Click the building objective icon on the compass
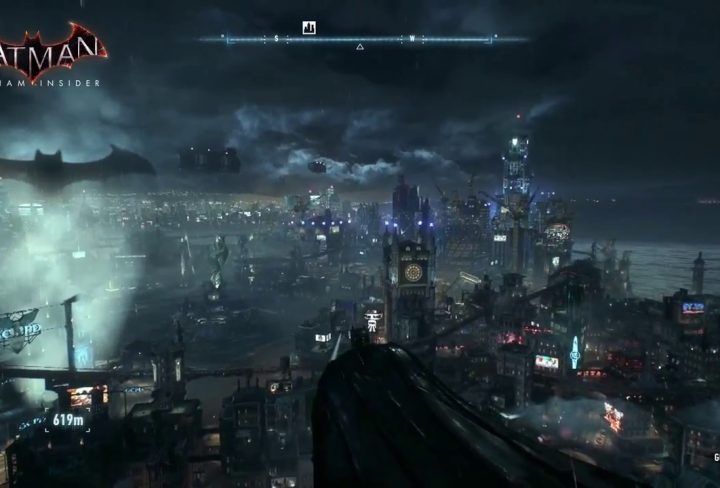This screenshot has width=720, height=488. point(309,27)
